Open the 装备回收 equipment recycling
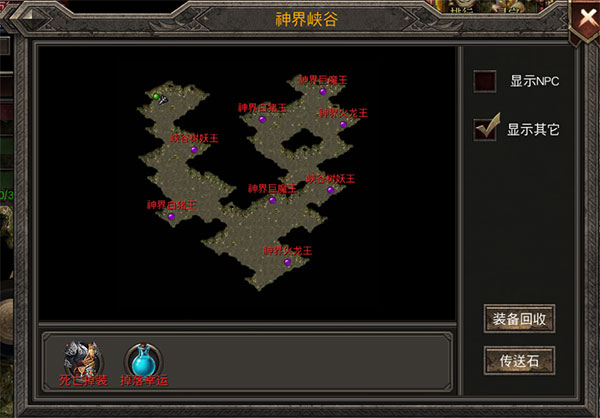 pos(518,319)
